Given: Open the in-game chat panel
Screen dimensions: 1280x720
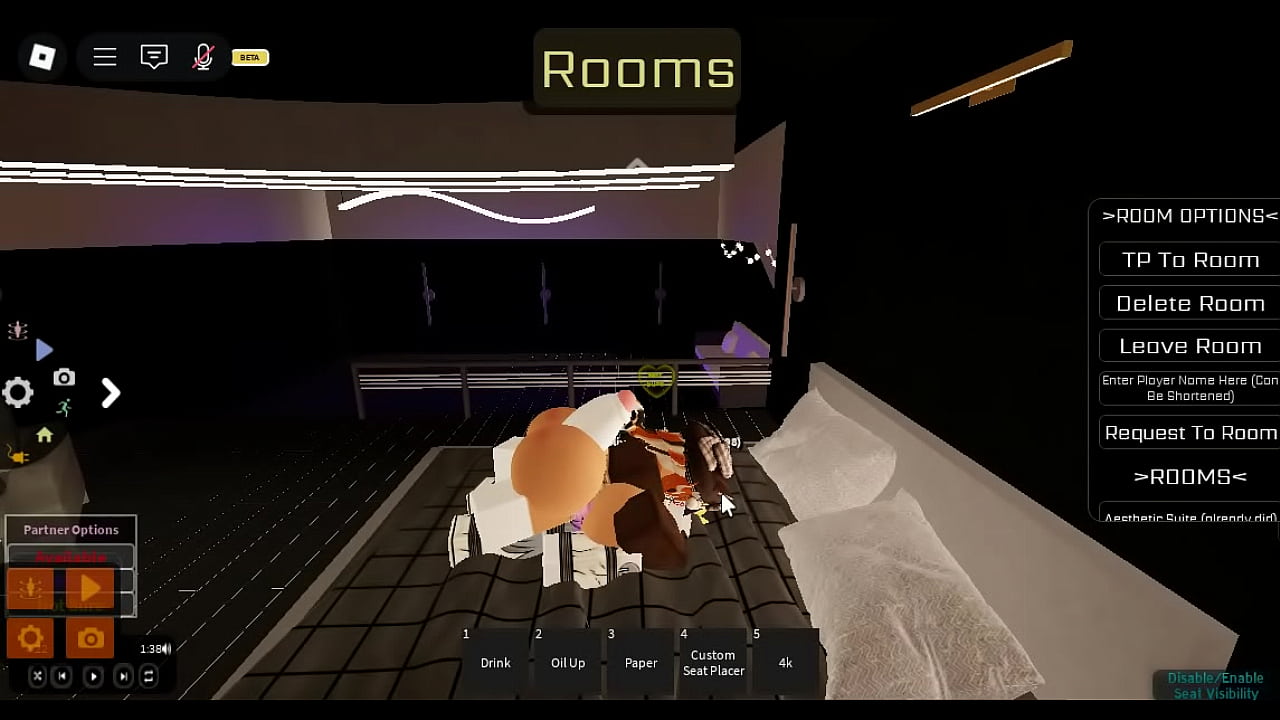Looking at the screenshot, I should pos(153,57).
